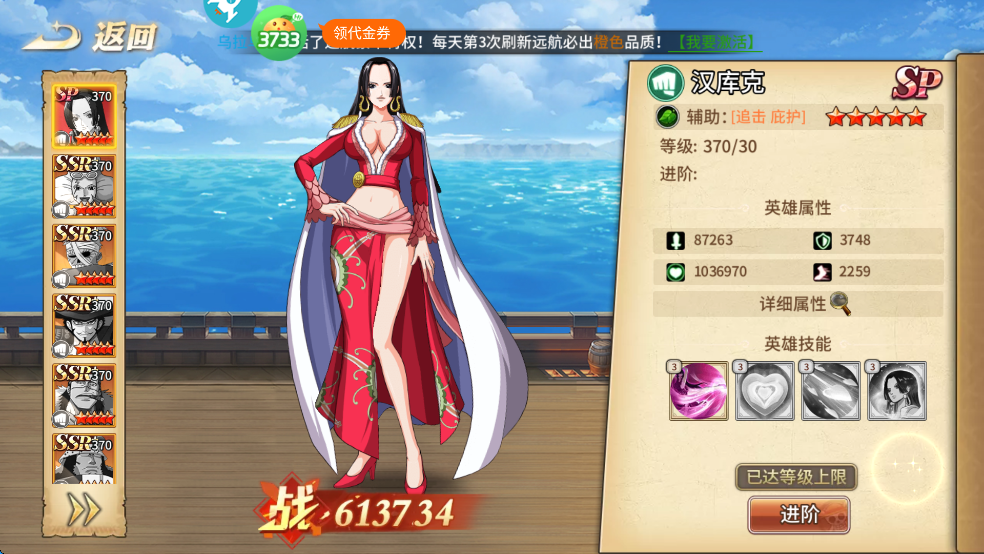This screenshot has height=554, width=984.
Task: Open the 领代金券 voucher offer
Action: click(x=362, y=33)
